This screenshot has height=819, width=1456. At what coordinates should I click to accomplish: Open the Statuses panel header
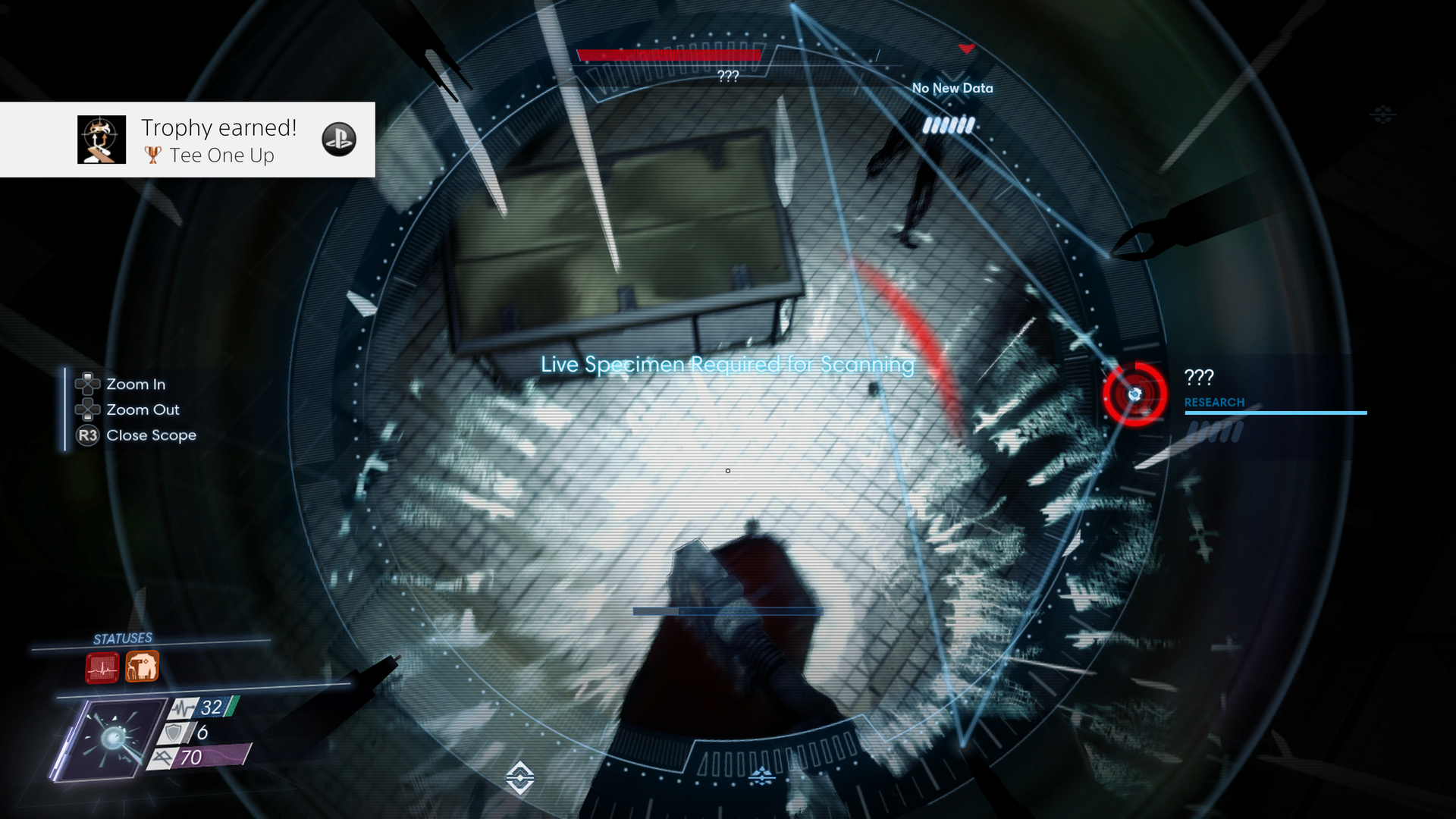coord(122,637)
